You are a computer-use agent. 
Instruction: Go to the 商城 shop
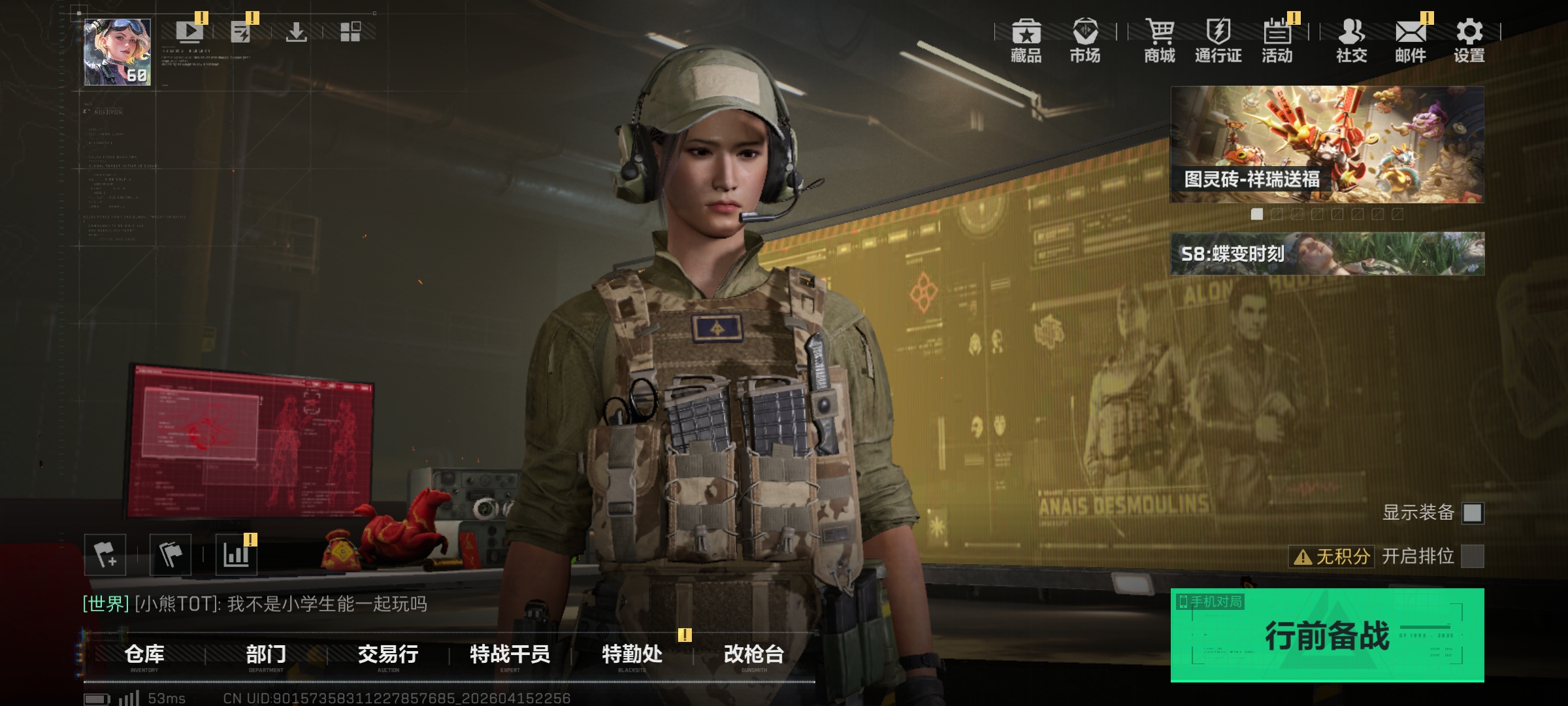tap(1160, 41)
